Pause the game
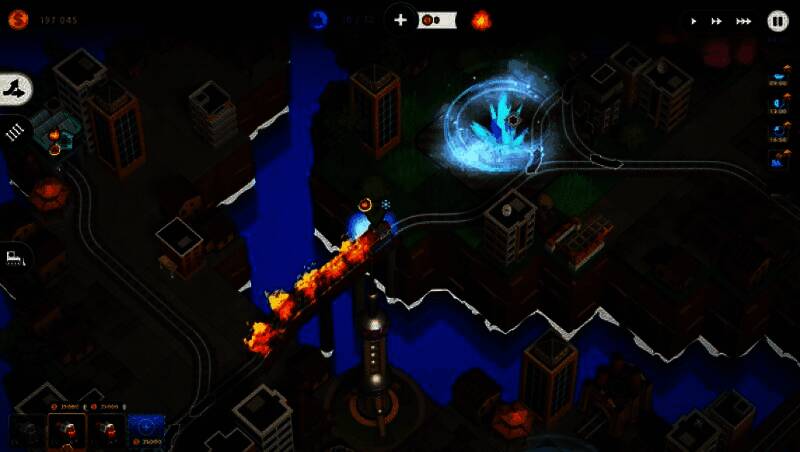The height and width of the screenshot is (452, 800). tap(778, 20)
